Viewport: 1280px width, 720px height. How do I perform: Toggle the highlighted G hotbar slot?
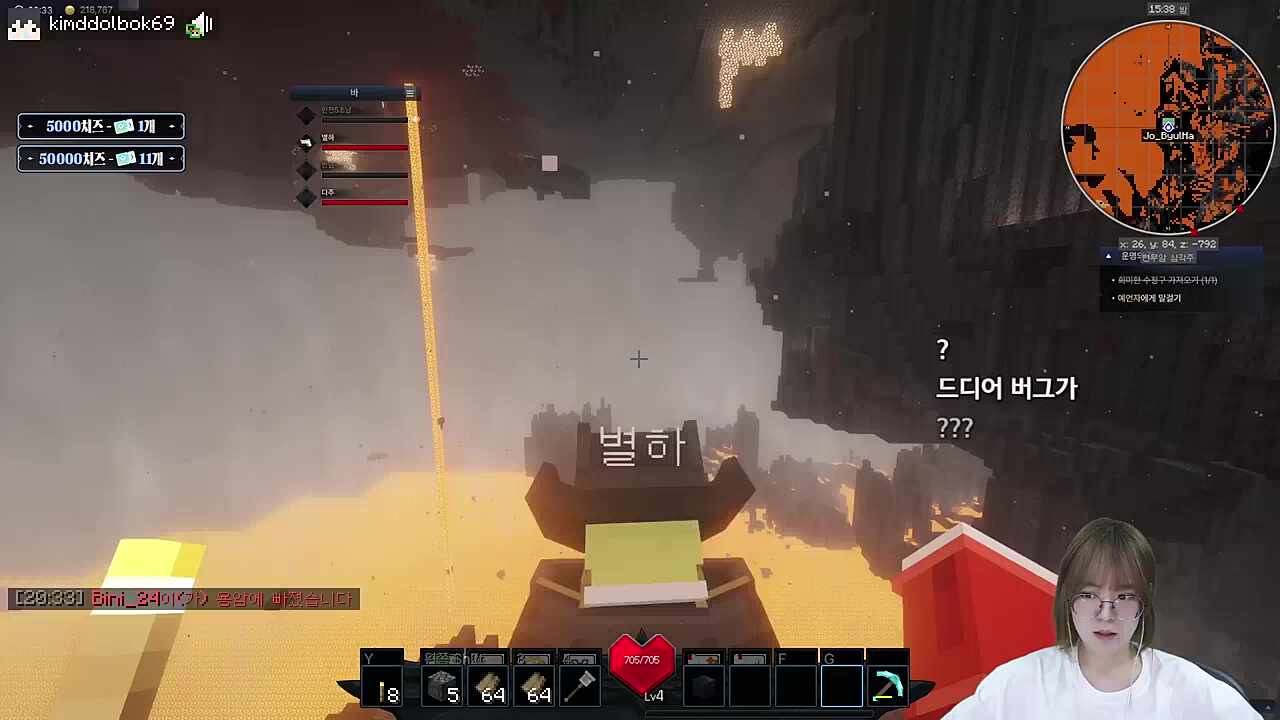(841, 685)
